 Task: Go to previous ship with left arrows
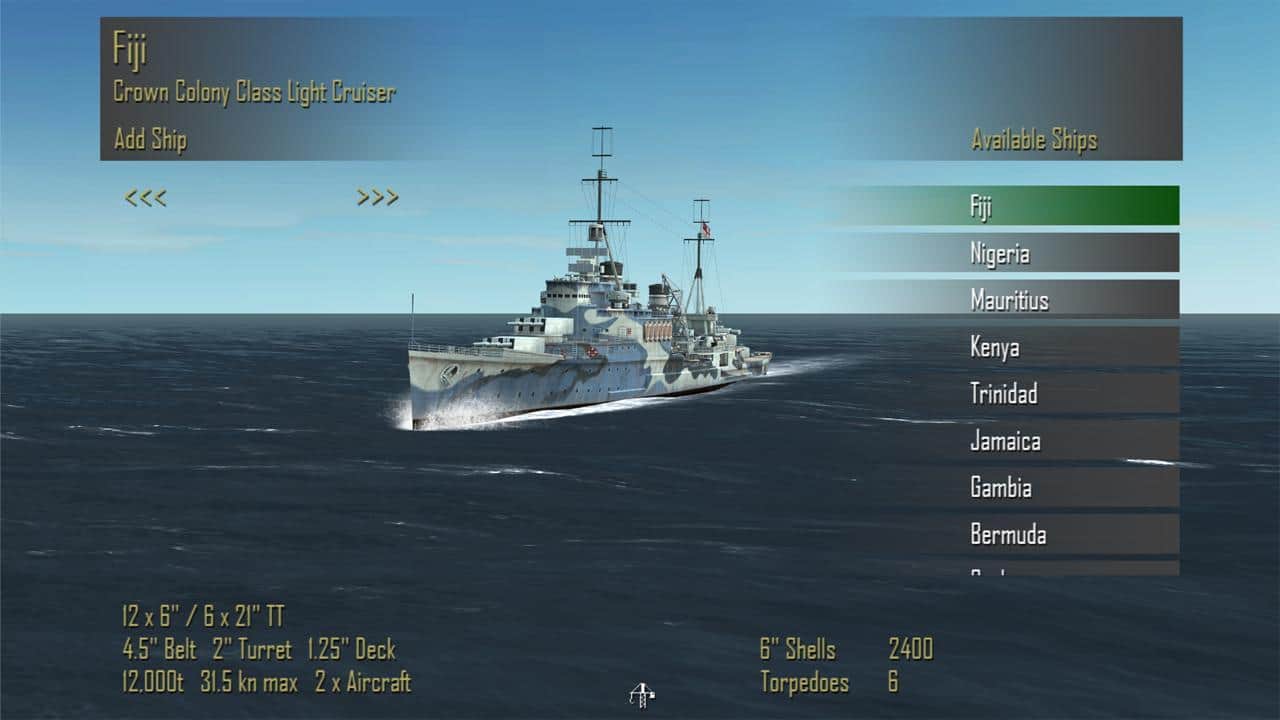click(146, 198)
